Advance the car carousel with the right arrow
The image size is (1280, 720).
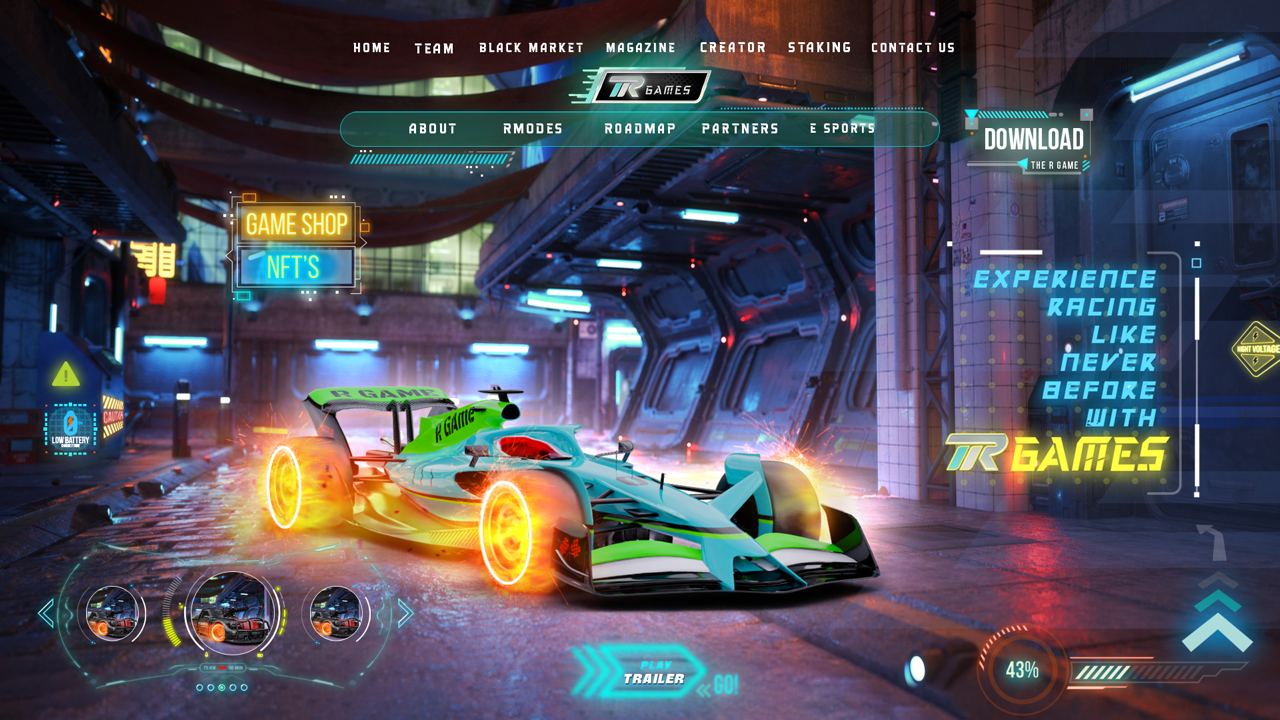point(405,613)
